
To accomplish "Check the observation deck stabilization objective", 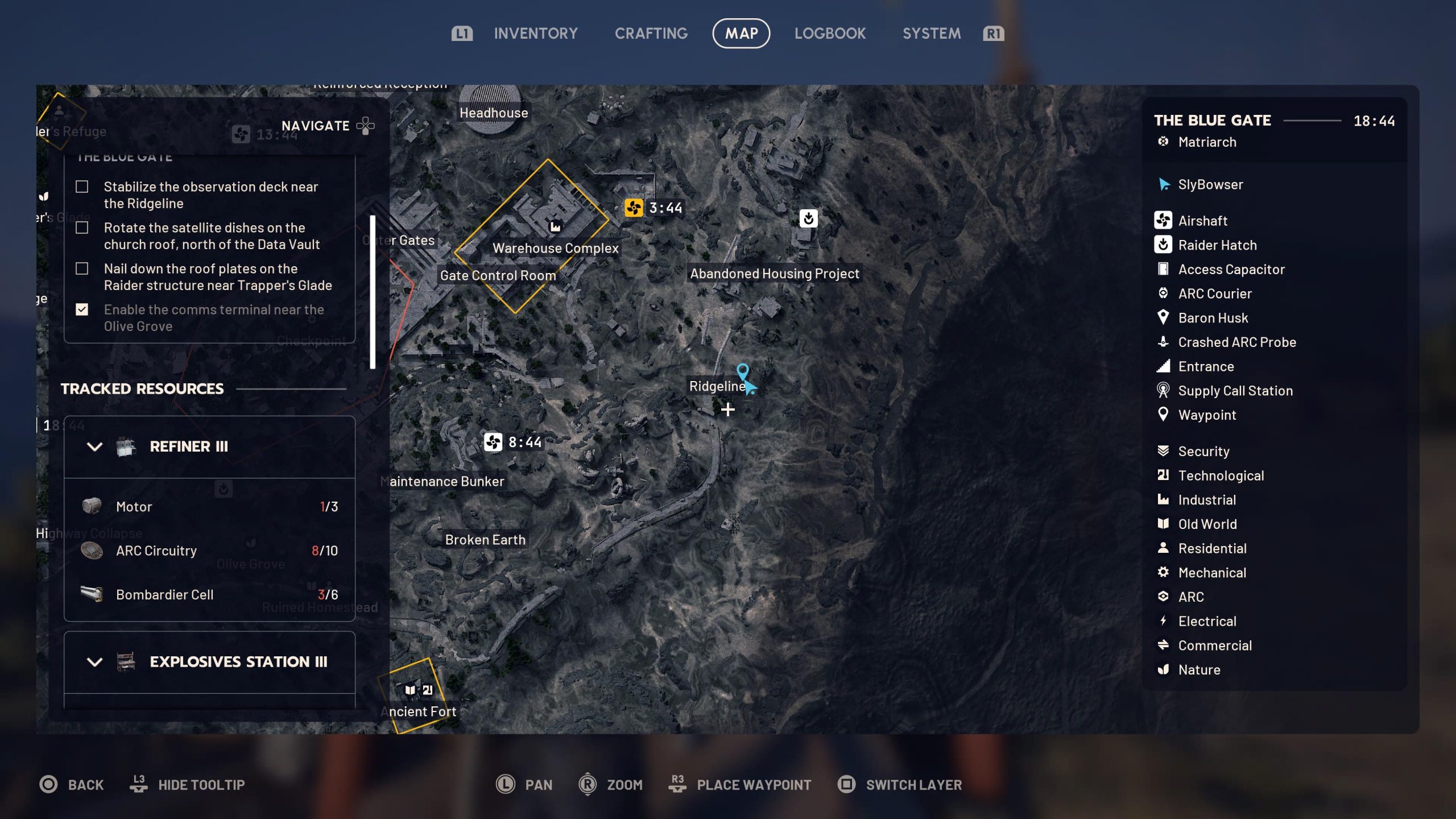I will point(83,187).
